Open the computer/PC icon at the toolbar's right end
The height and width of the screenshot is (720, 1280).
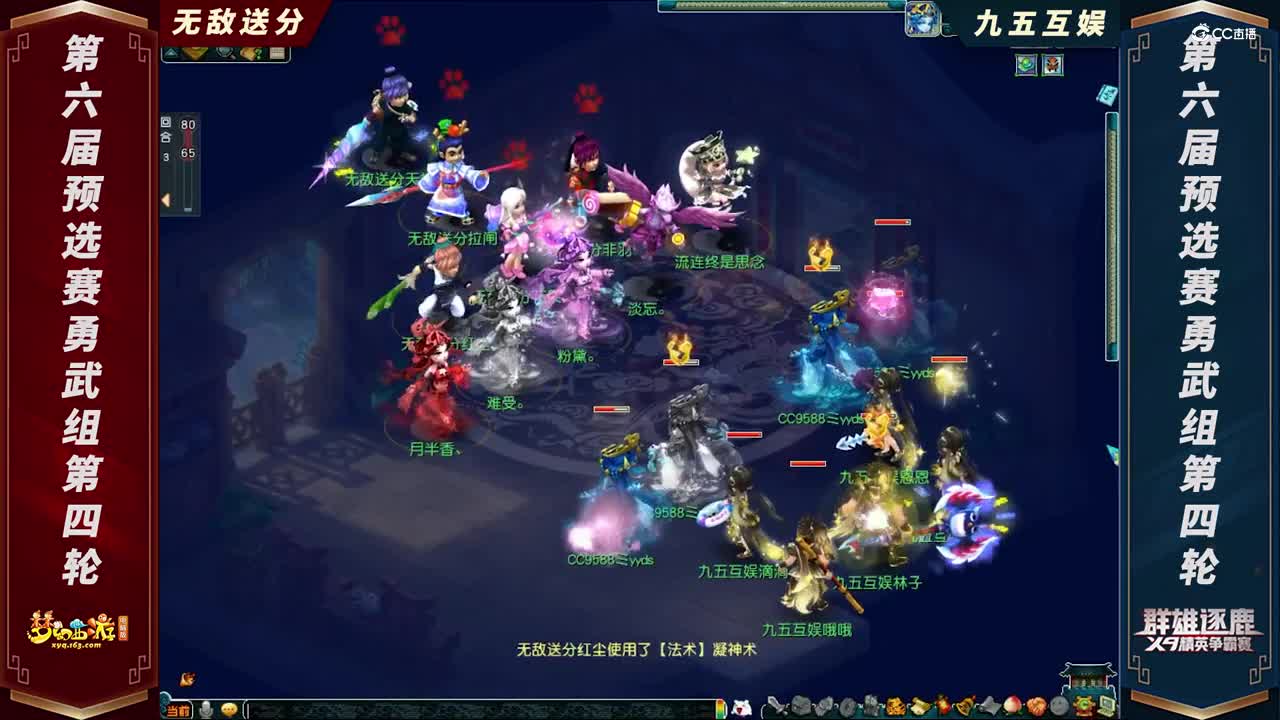tap(1107, 705)
